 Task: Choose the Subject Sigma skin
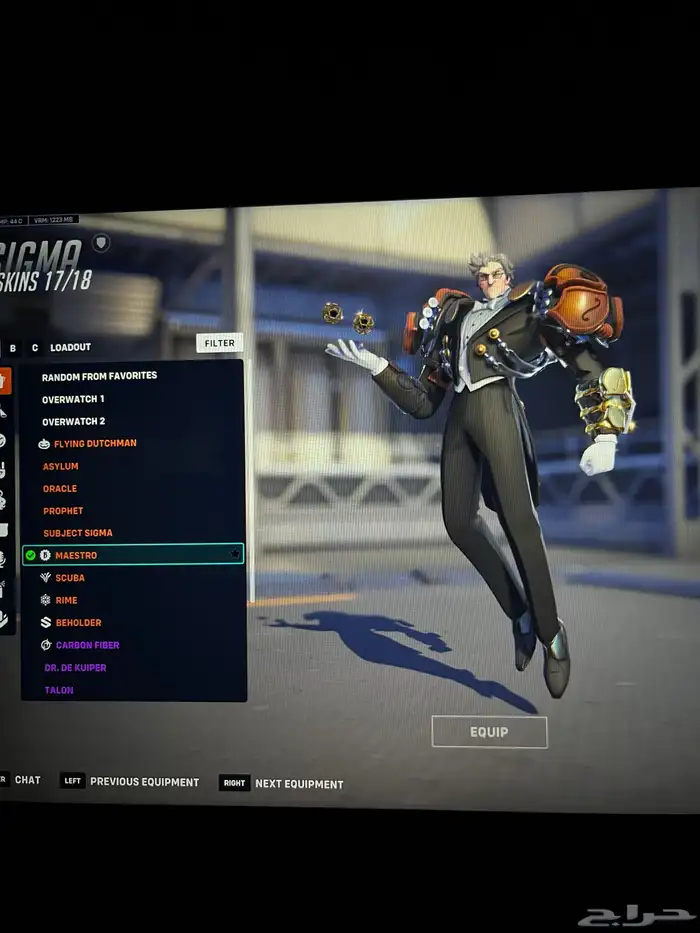coord(77,533)
